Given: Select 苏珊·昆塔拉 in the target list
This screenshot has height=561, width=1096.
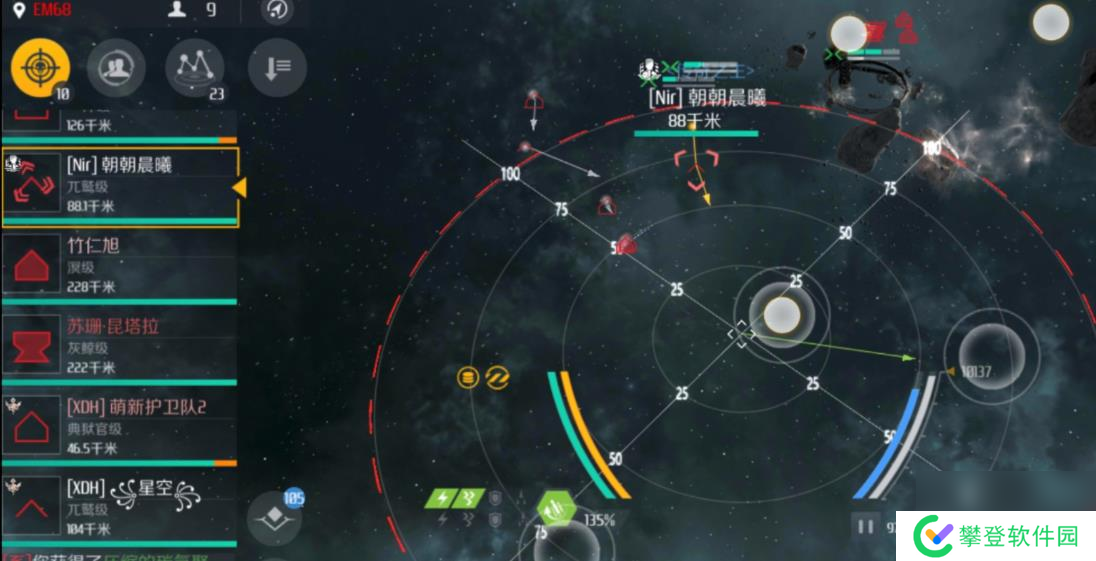Looking at the screenshot, I should pyautogui.click(x=120, y=346).
